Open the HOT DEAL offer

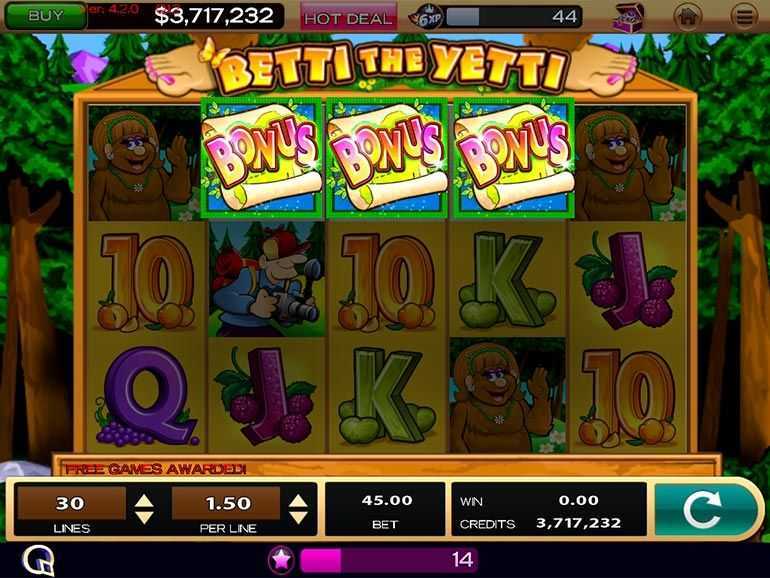(348, 18)
